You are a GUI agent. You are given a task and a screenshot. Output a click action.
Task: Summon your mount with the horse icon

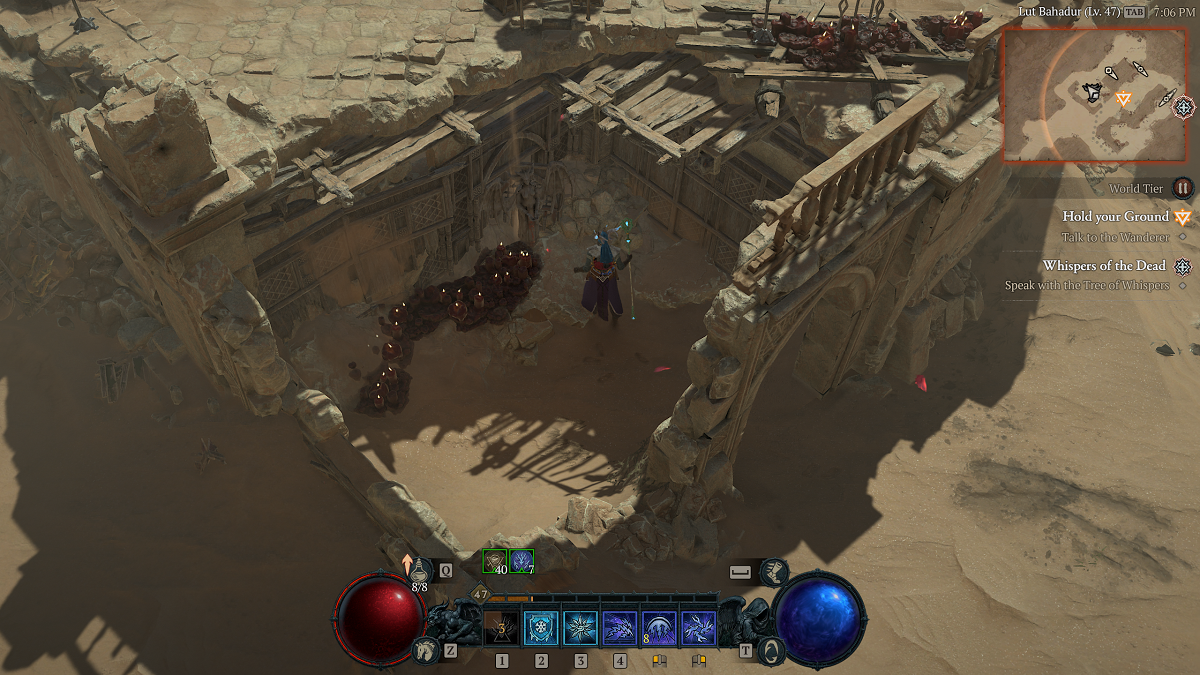pyautogui.click(x=425, y=651)
